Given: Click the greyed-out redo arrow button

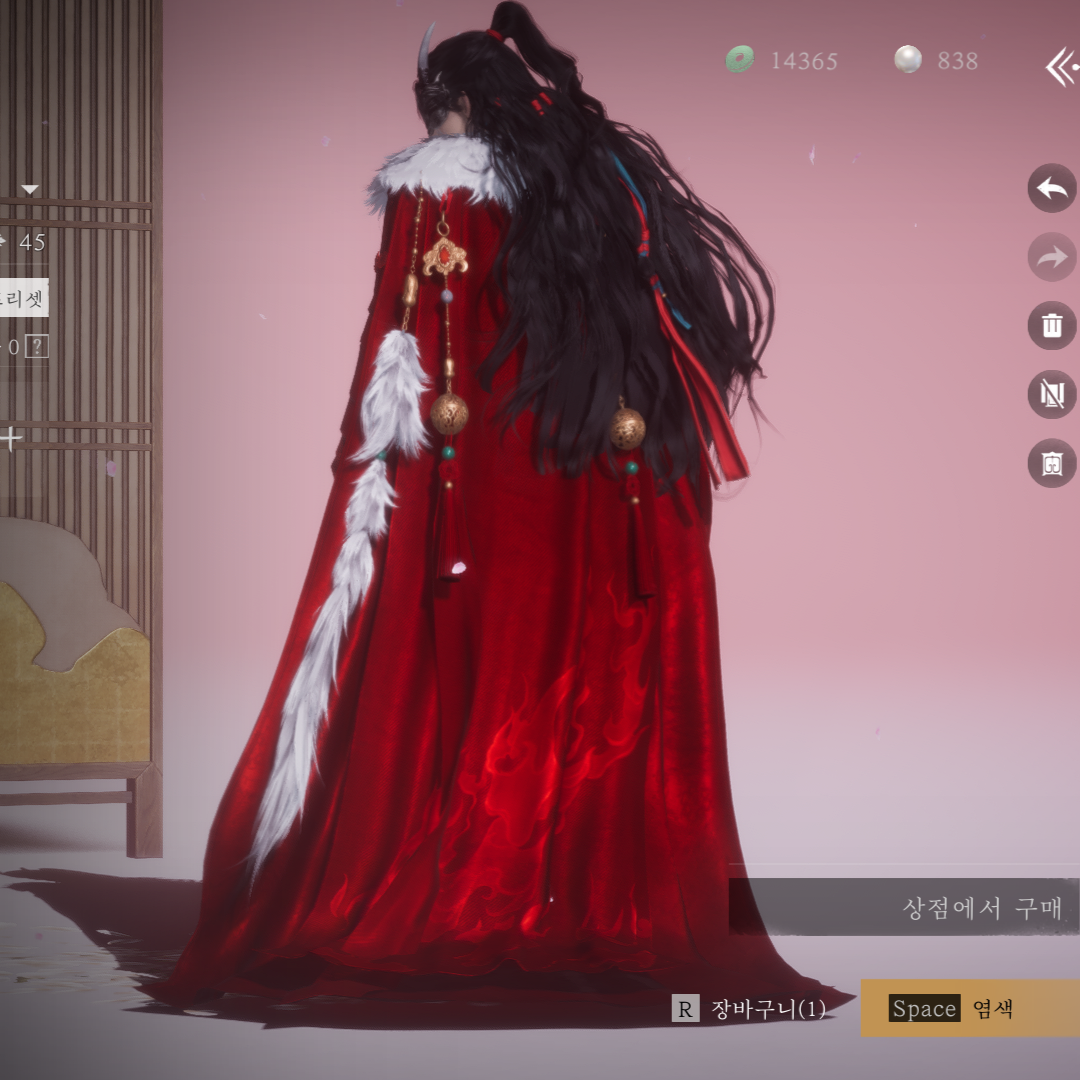Looking at the screenshot, I should [1052, 257].
